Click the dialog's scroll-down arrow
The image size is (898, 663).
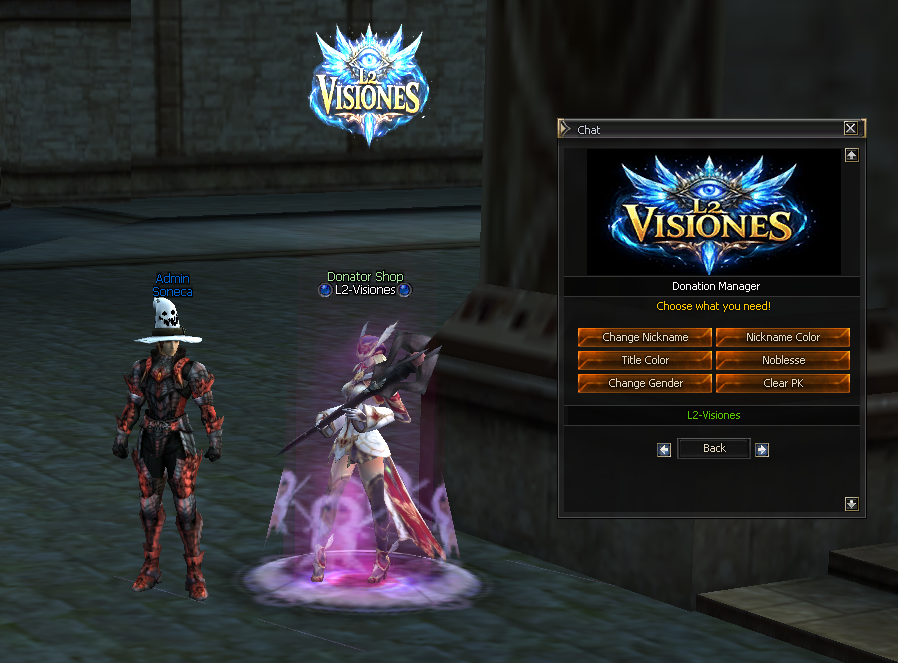coord(851,504)
